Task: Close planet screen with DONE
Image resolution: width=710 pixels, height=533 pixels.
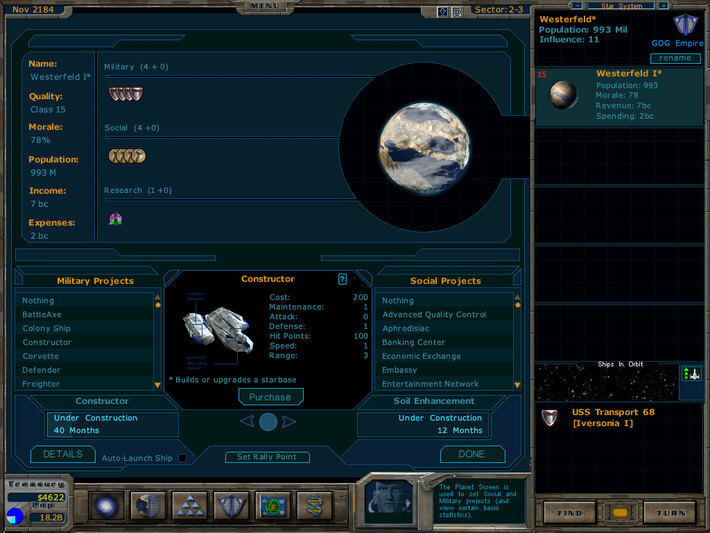Action: click(471, 454)
